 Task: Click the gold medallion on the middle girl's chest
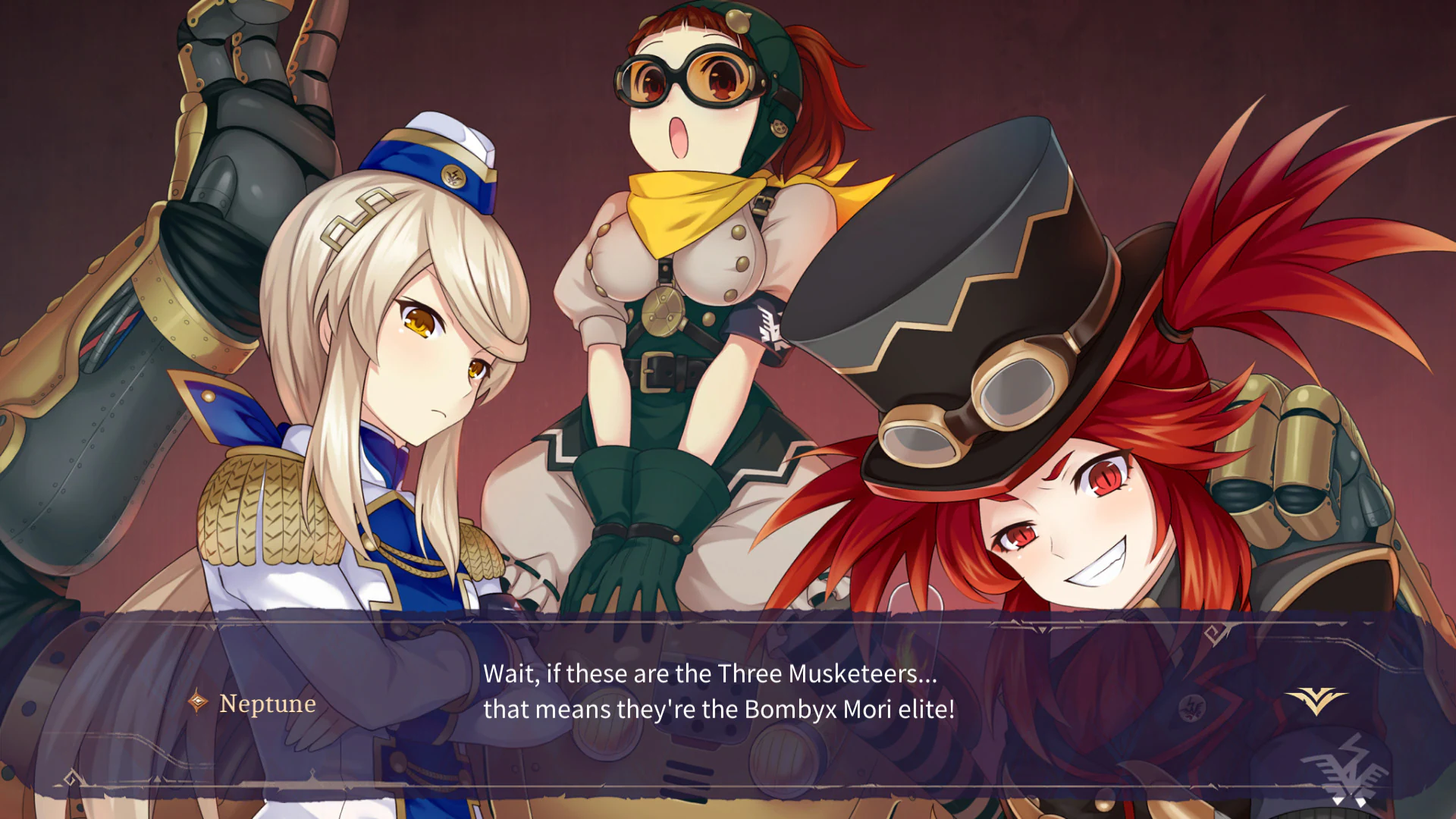[x=662, y=312]
